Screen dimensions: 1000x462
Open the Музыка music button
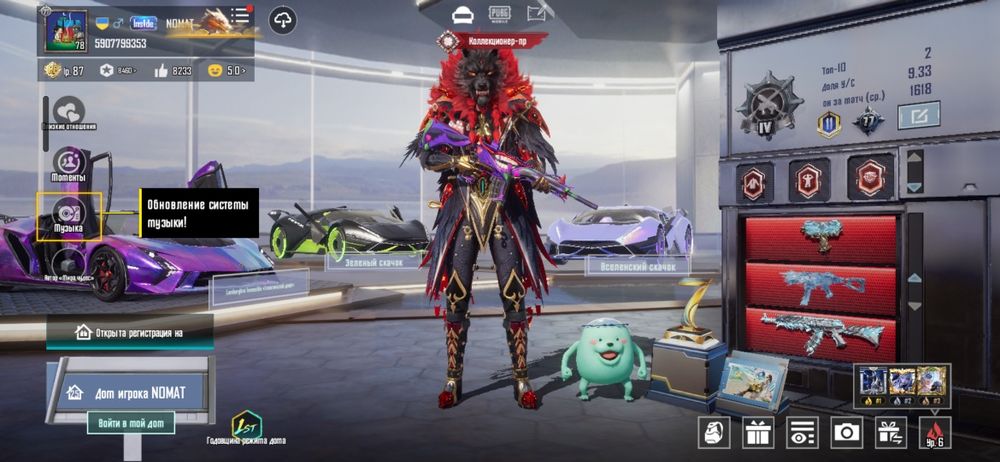69,215
